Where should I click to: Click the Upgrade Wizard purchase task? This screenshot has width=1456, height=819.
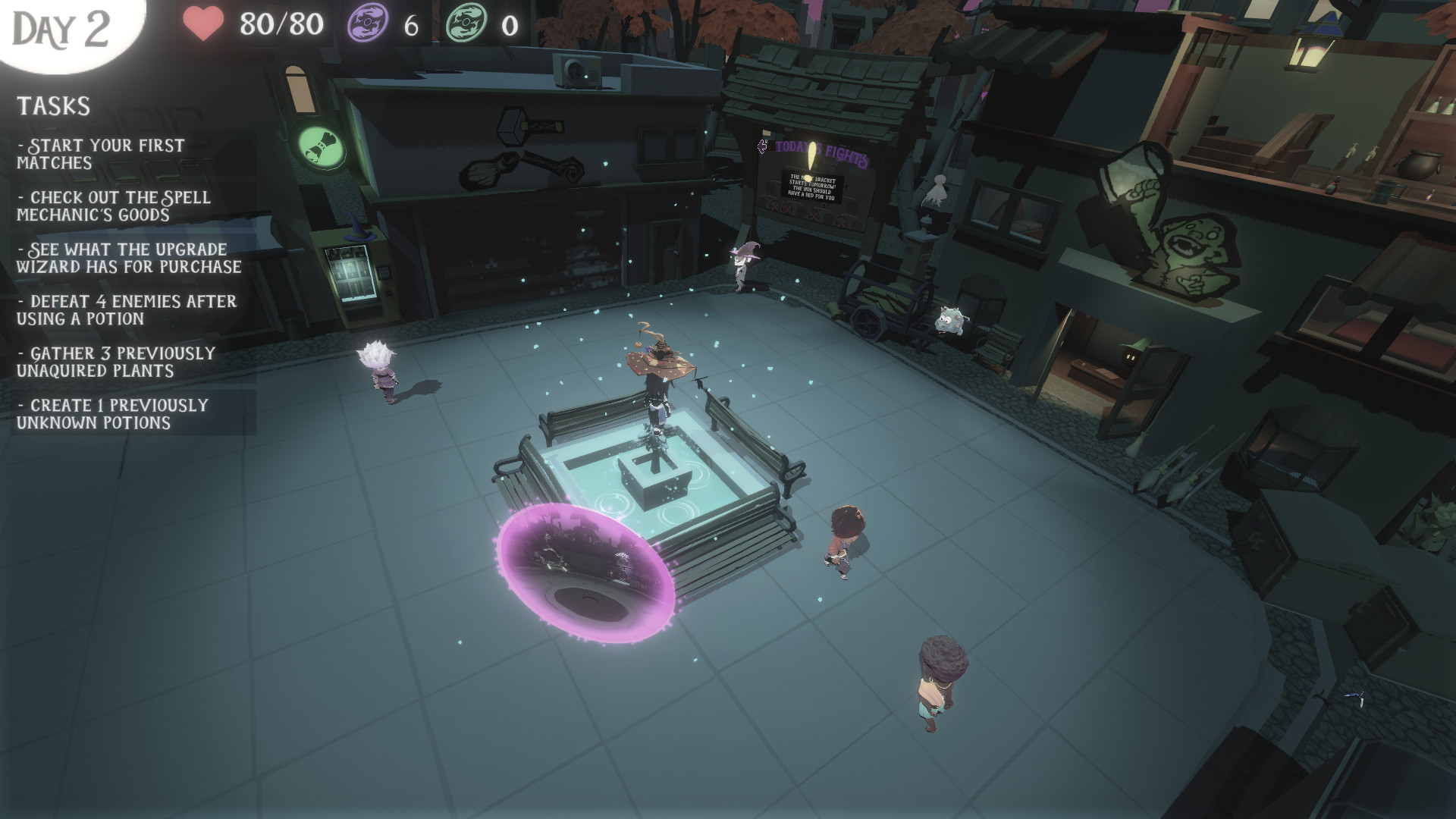pyautogui.click(x=129, y=258)
